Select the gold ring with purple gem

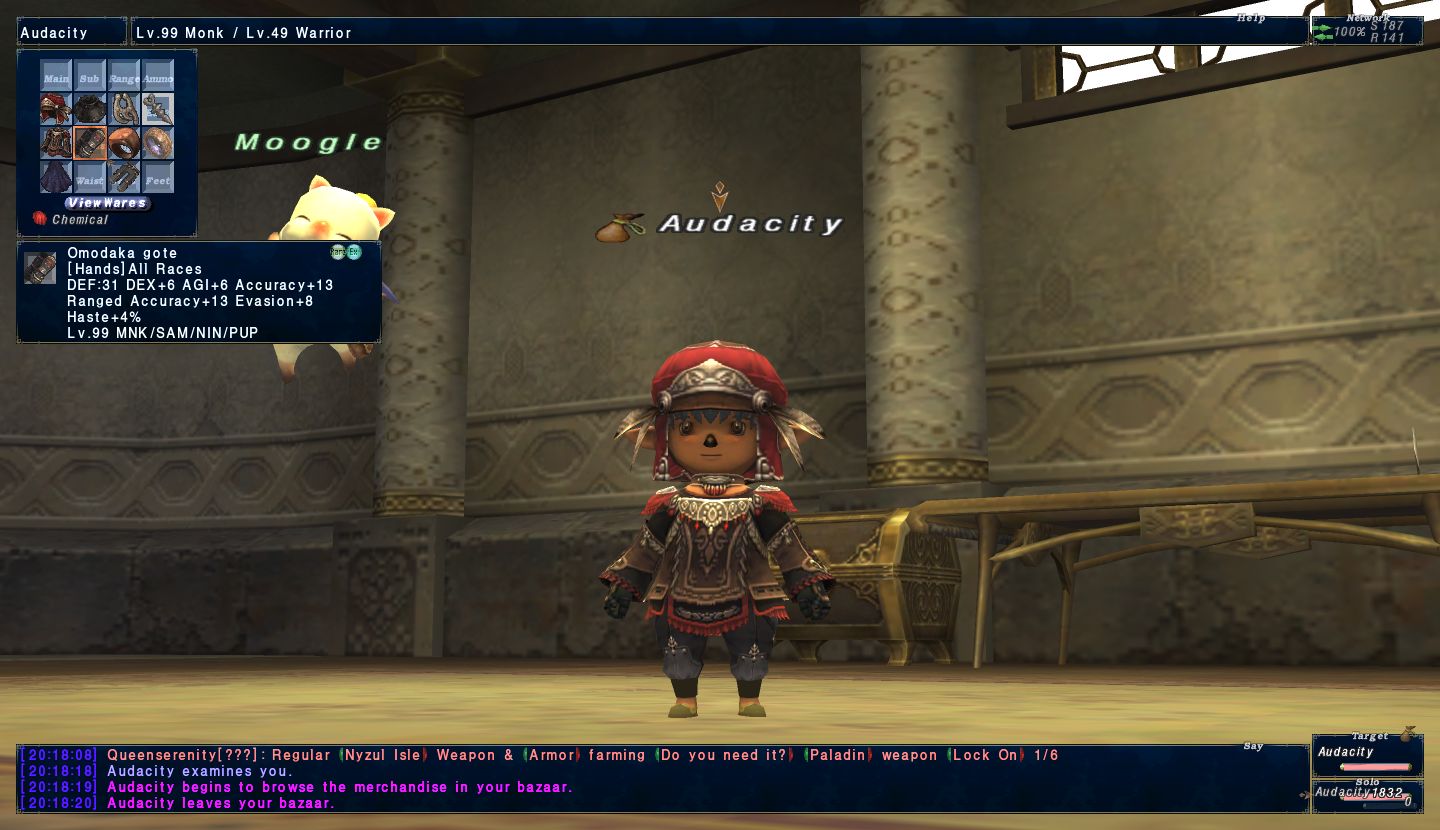pyautogui.click(x=158, y=144)
